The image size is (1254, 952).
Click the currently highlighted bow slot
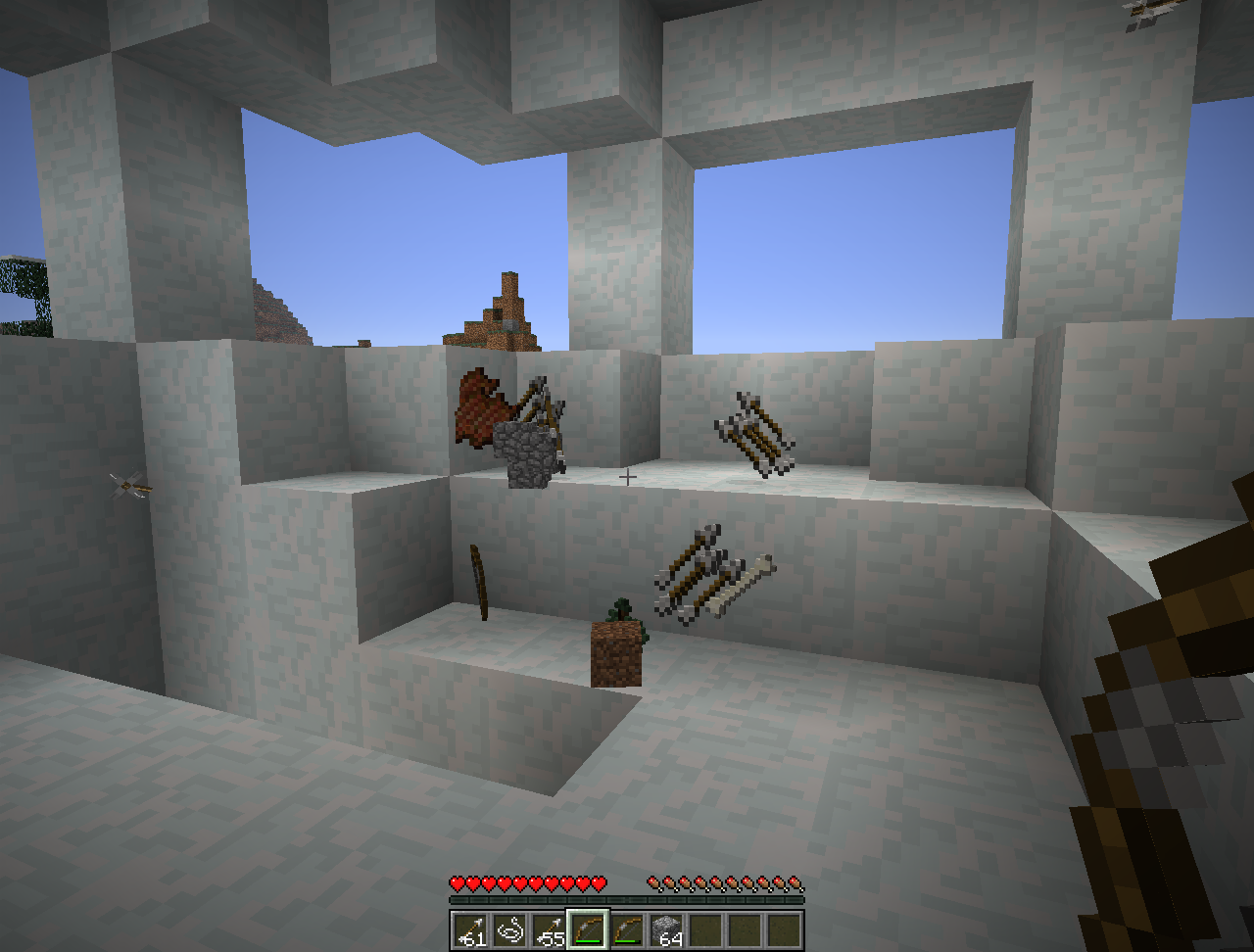(588, 929)
